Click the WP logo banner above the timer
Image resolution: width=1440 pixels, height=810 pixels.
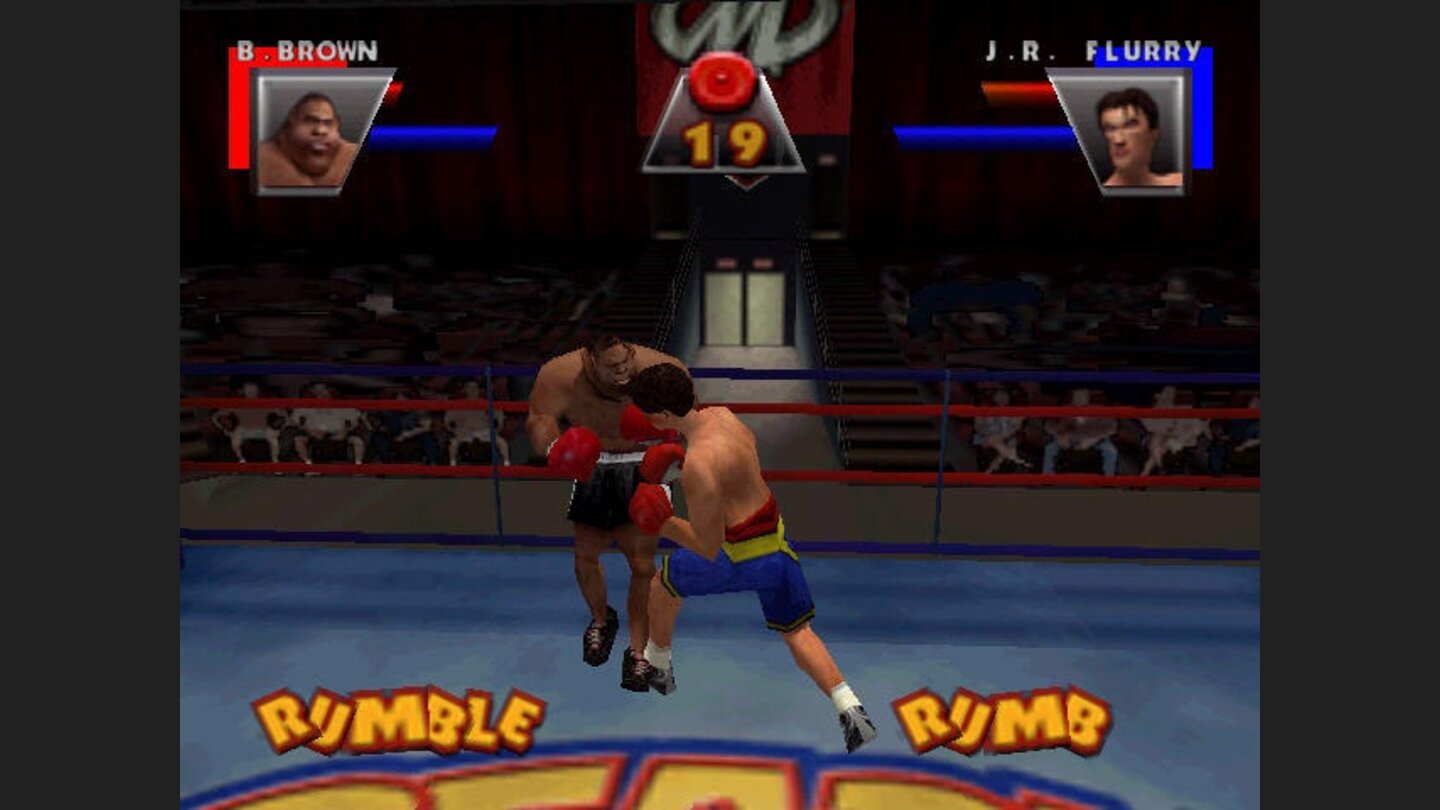[720, 25]
